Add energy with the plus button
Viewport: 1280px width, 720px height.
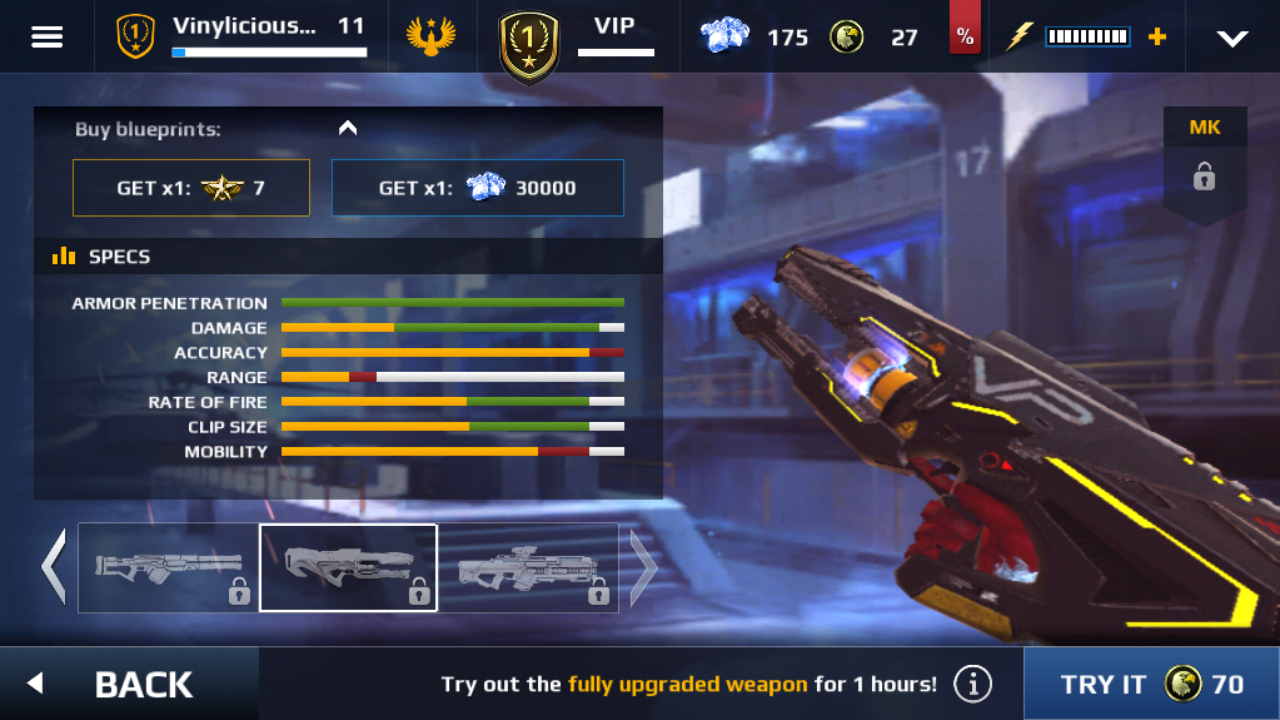point(1157,37)
